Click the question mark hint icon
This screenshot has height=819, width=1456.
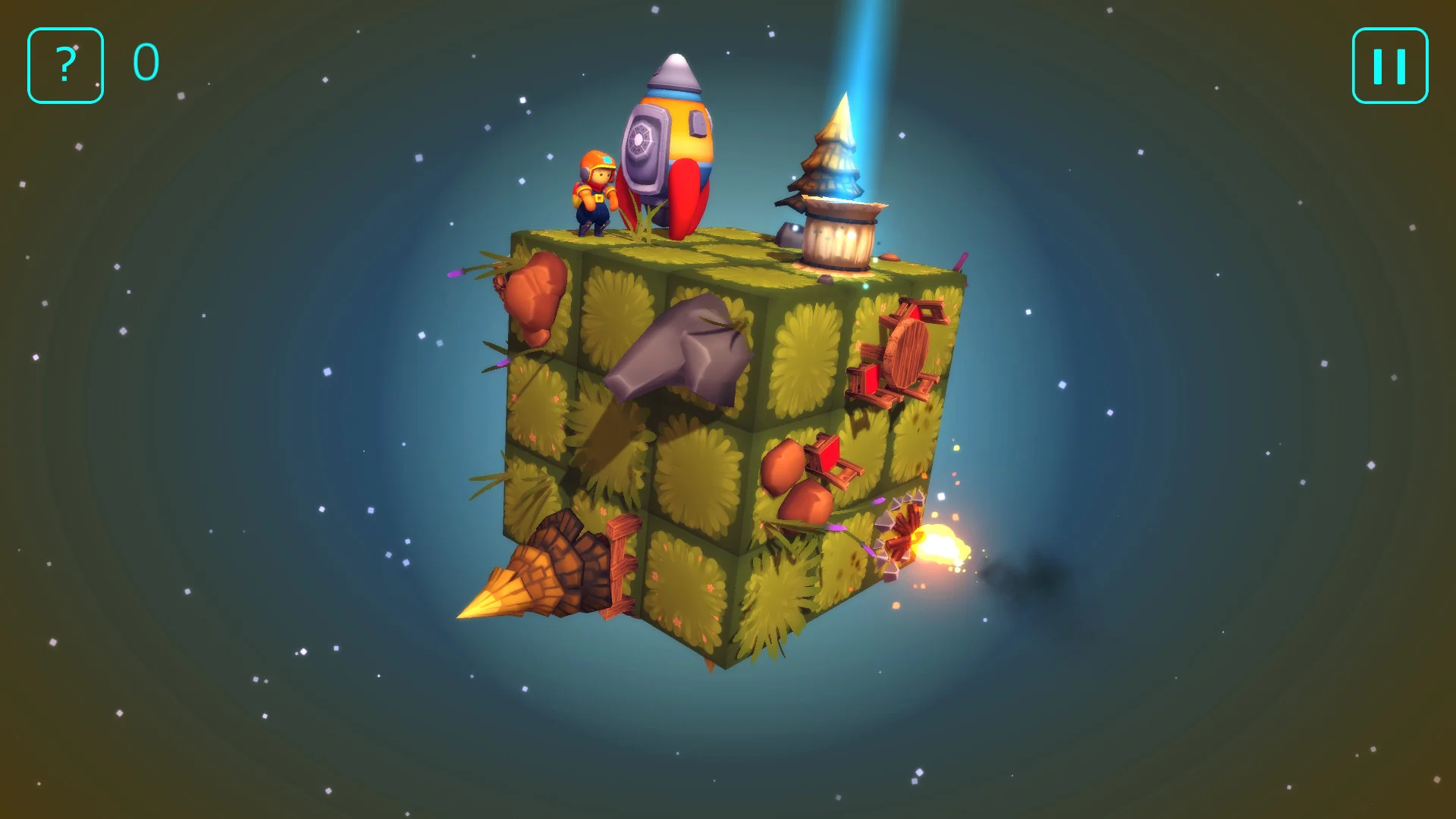(65, 64)
